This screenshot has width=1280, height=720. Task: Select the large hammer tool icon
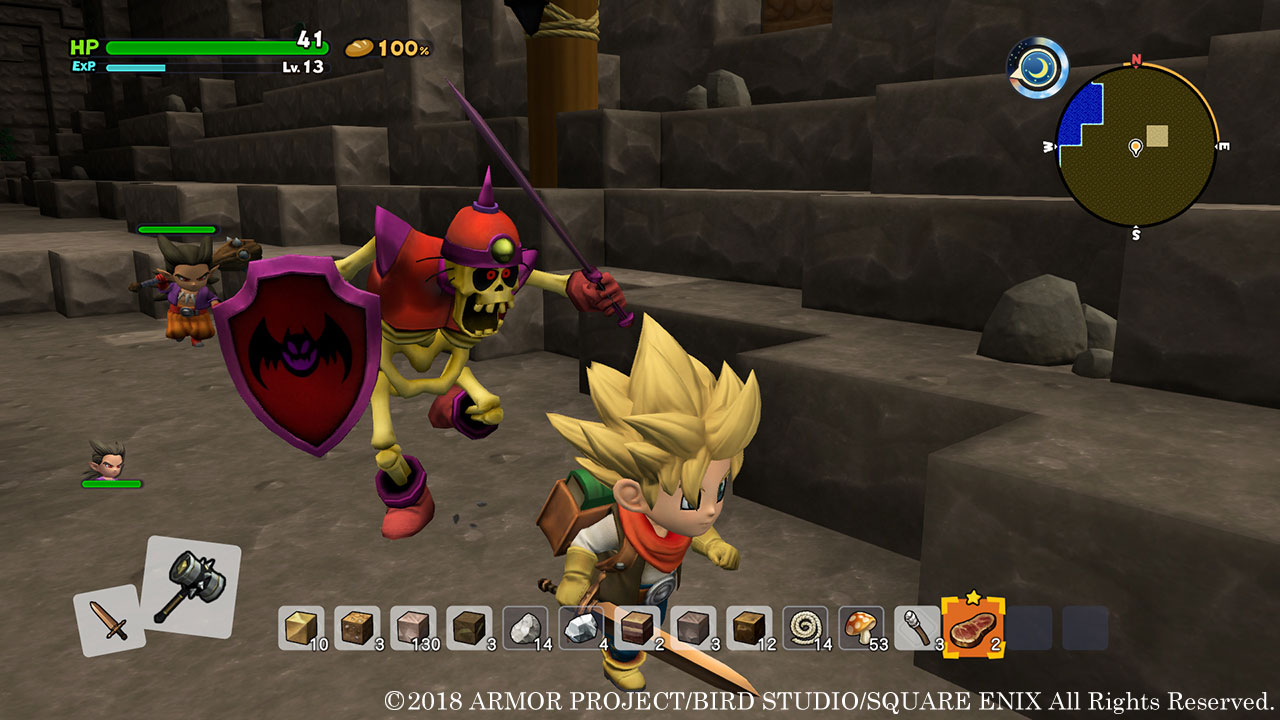point(190,586)
